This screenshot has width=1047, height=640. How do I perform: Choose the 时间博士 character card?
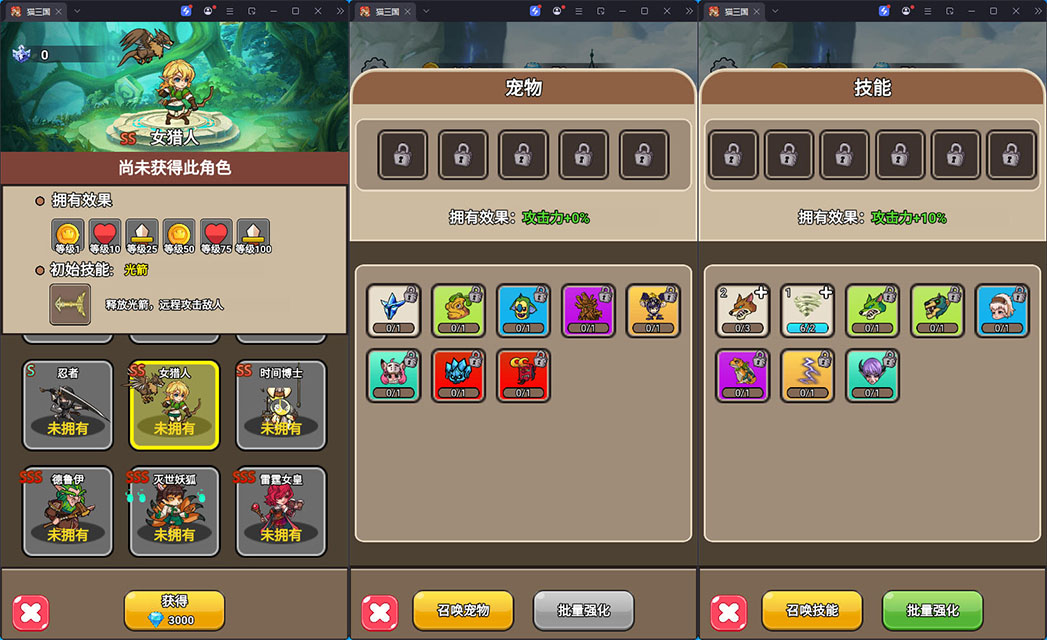click(281, 404)
